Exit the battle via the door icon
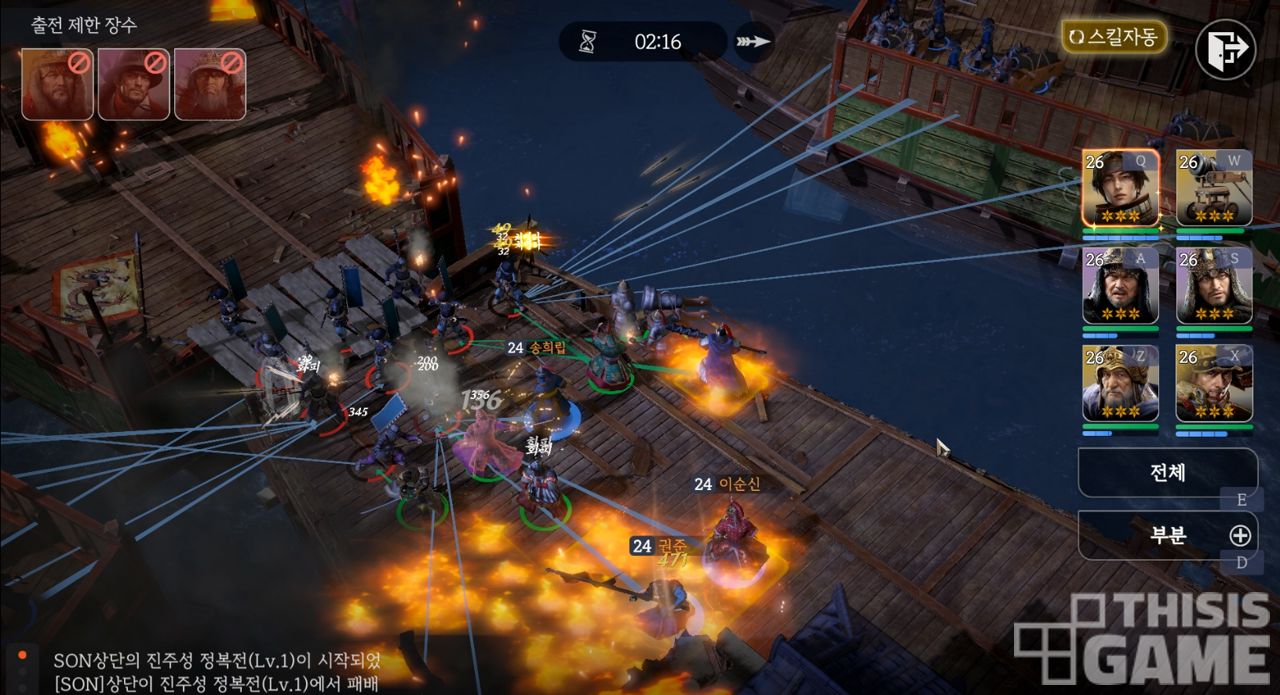This screenshot has width=1280, height=695. click(1225, 48)
